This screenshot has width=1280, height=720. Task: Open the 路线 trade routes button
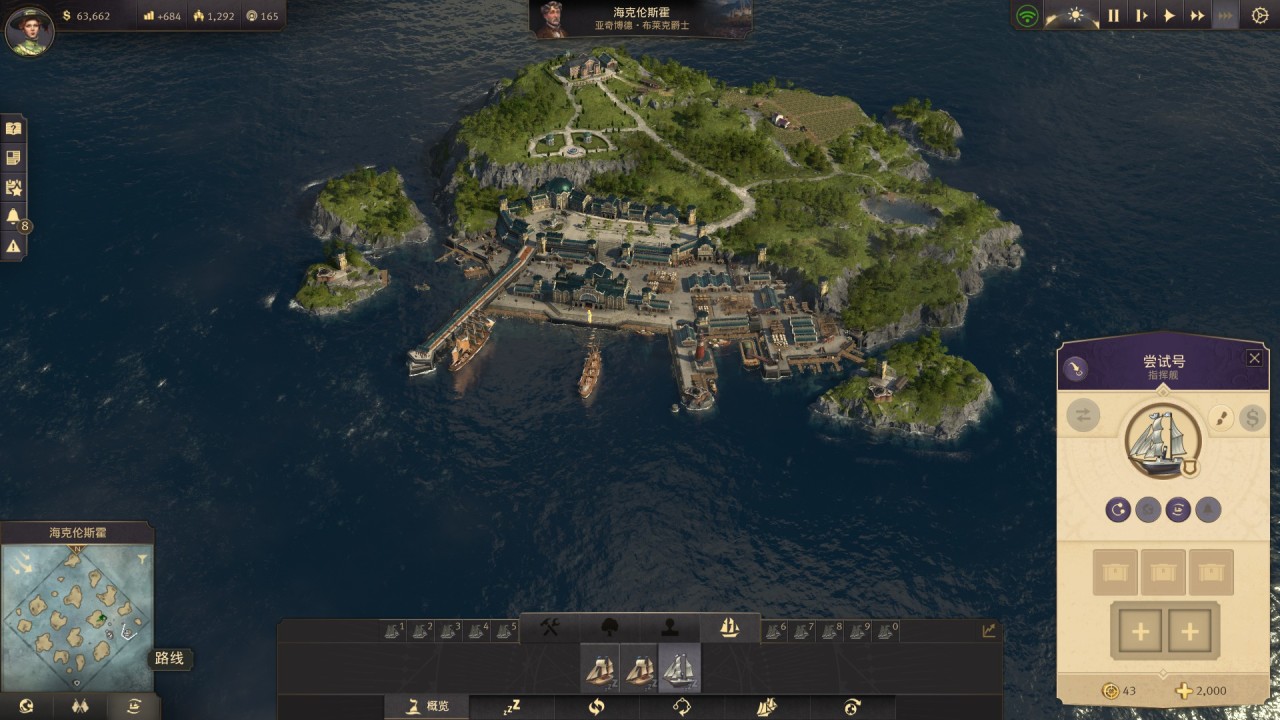click(x=133, y=705)
